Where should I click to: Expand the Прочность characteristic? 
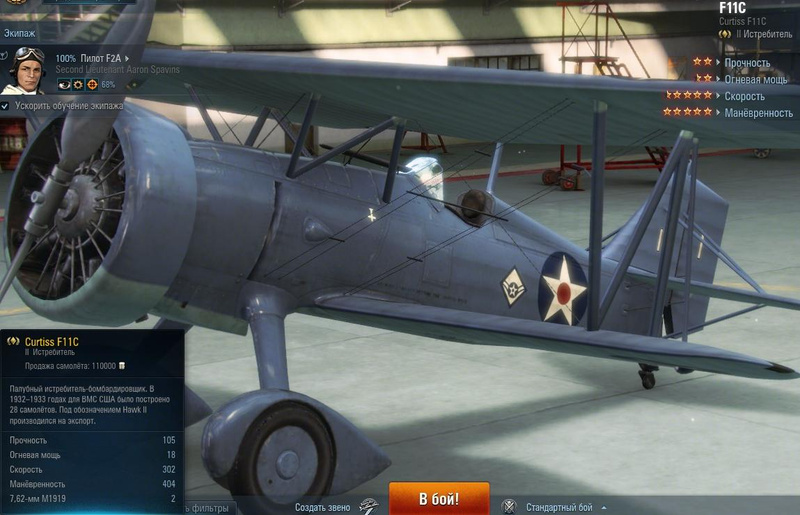747,63
